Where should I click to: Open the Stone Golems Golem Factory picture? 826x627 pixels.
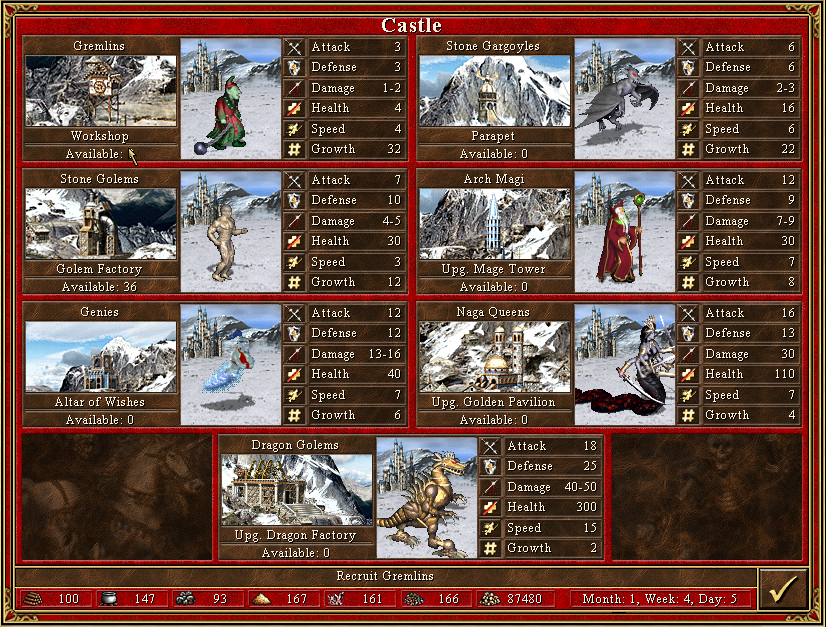[x=100, y=224]
